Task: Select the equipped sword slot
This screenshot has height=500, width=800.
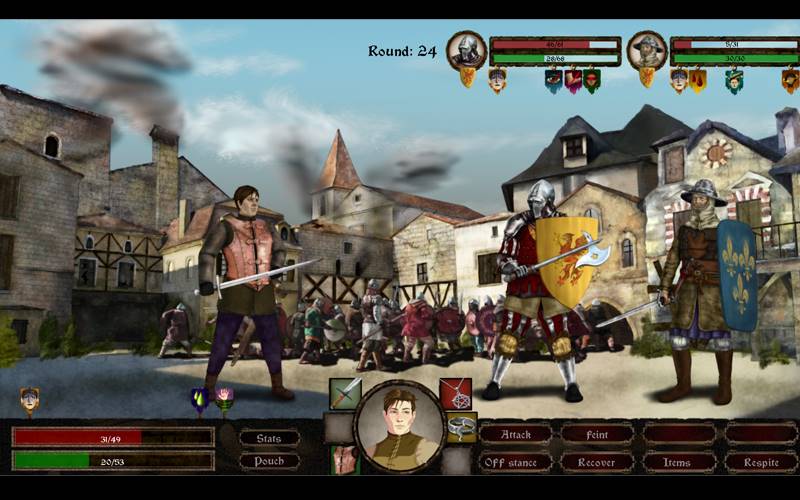Action: tap(345, 393)
